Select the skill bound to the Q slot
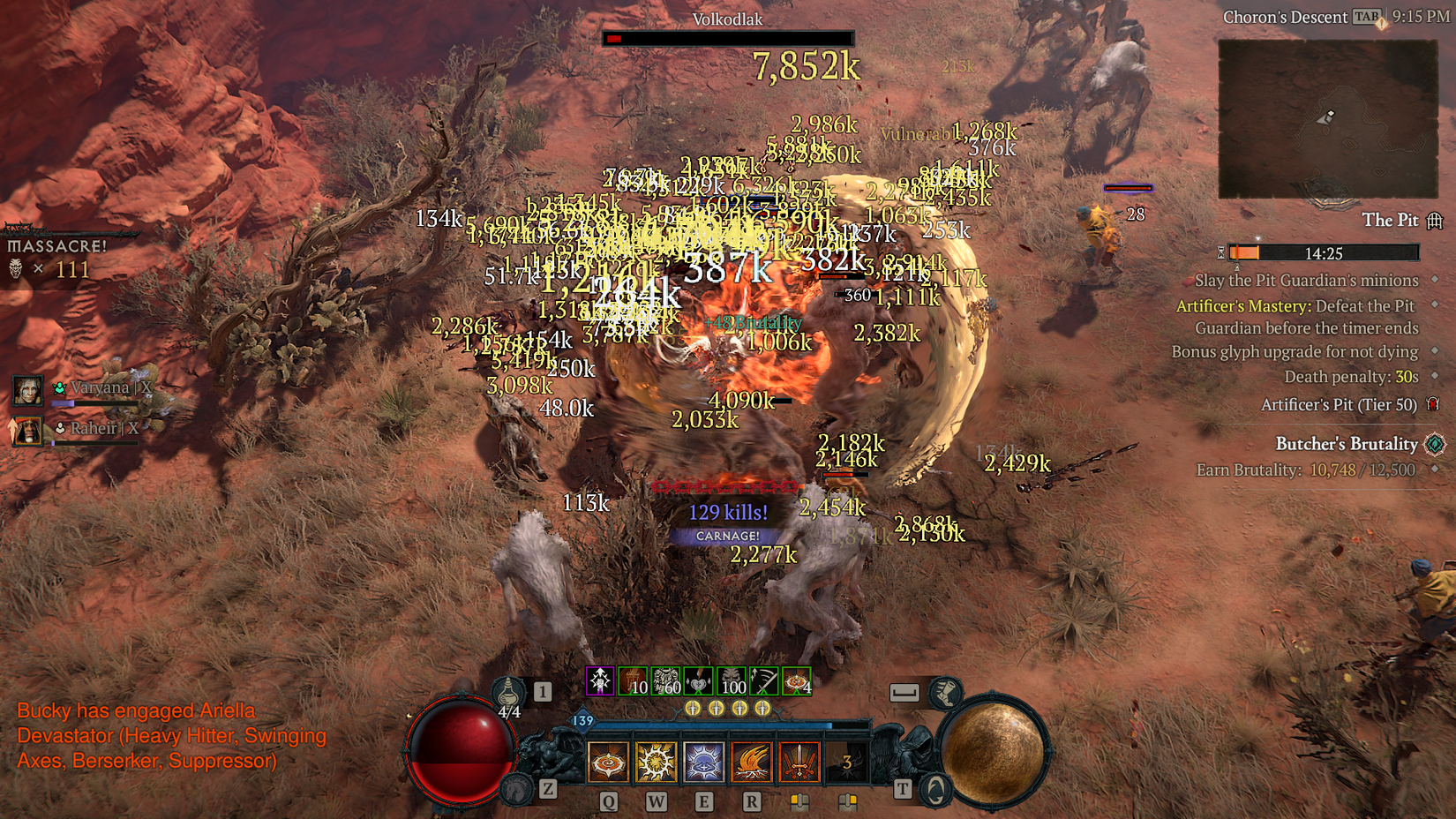The height and width of the screenshot is (819, 1456). coord(607,763)
